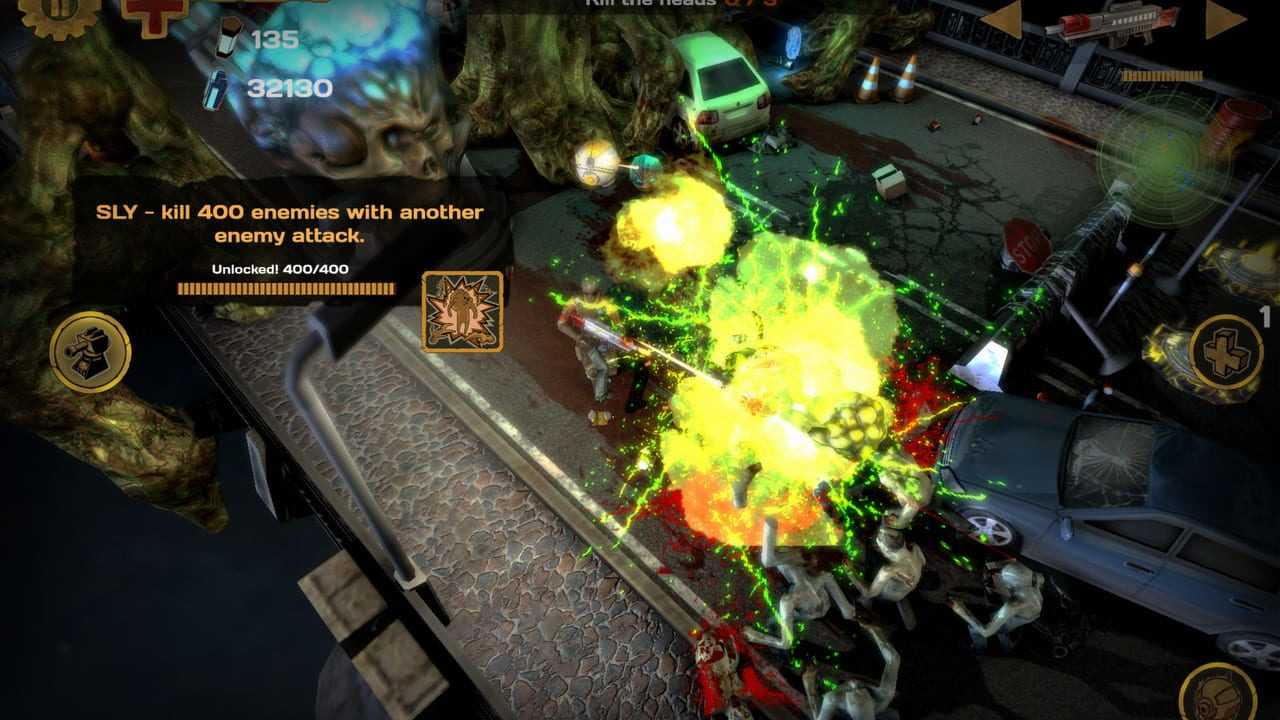Switch to the previous weapon arrow
Screen dimensions: 1280x720
coord(1002,19)
